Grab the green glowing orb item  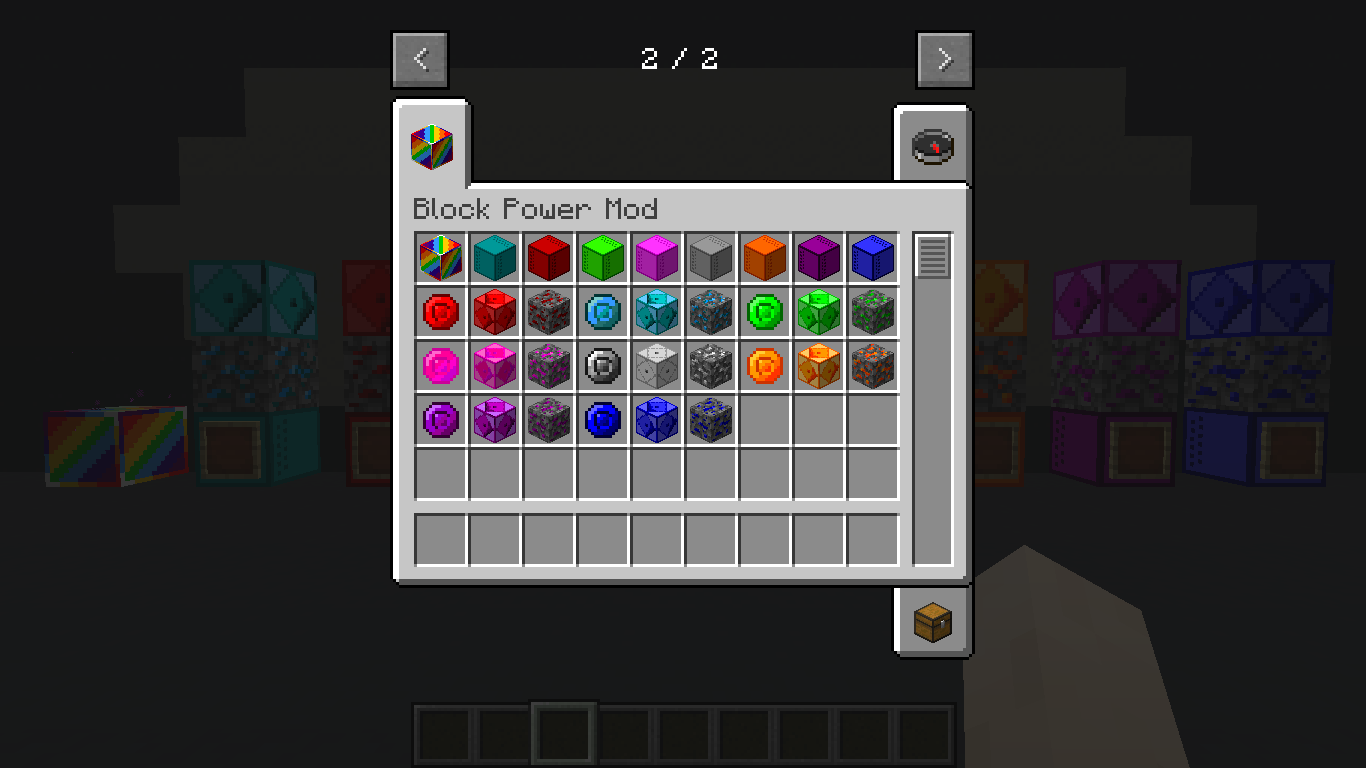pos(765,311)
